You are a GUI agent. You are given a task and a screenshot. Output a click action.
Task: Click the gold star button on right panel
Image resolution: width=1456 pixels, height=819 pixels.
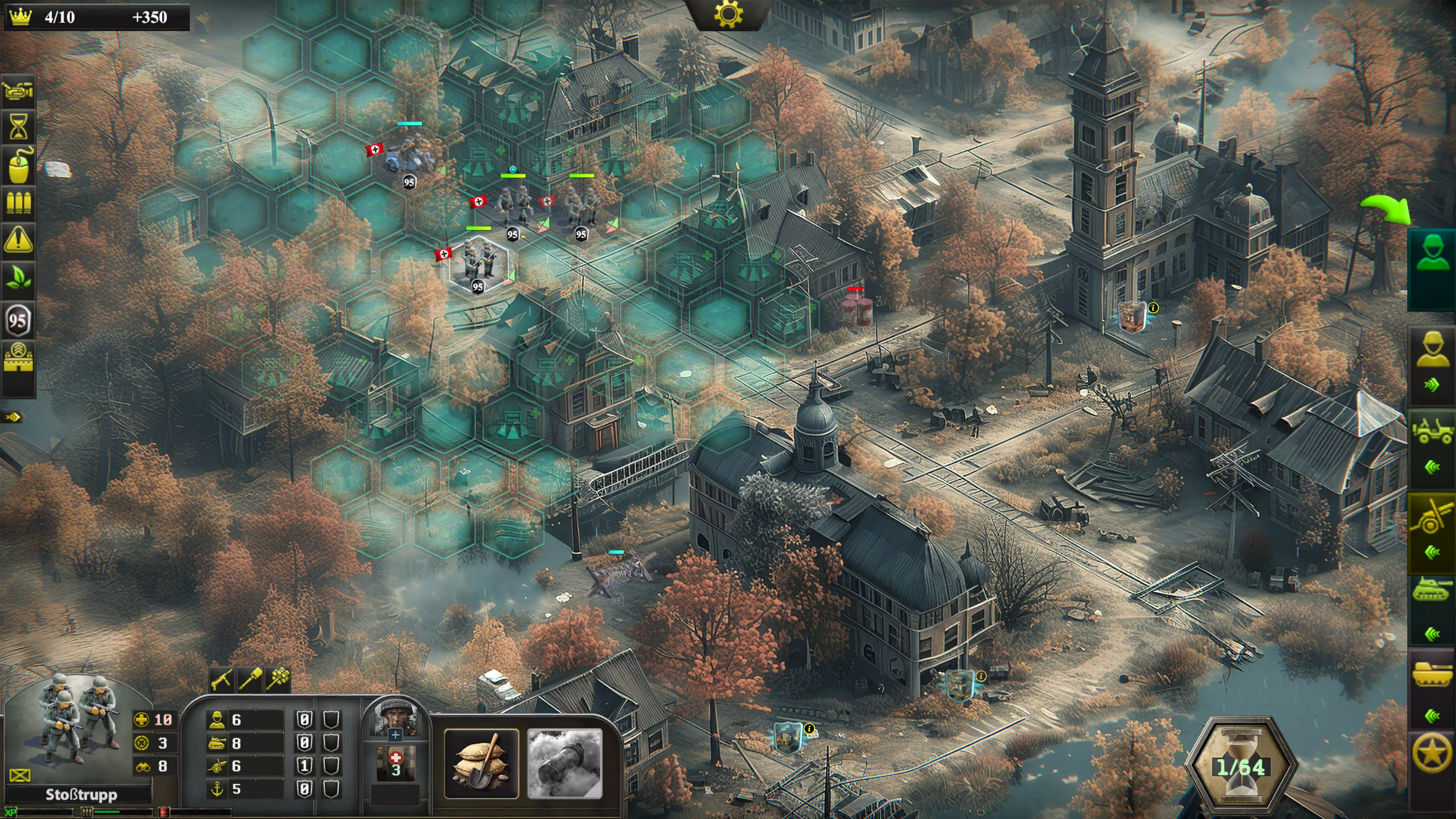coord(1431,753)
